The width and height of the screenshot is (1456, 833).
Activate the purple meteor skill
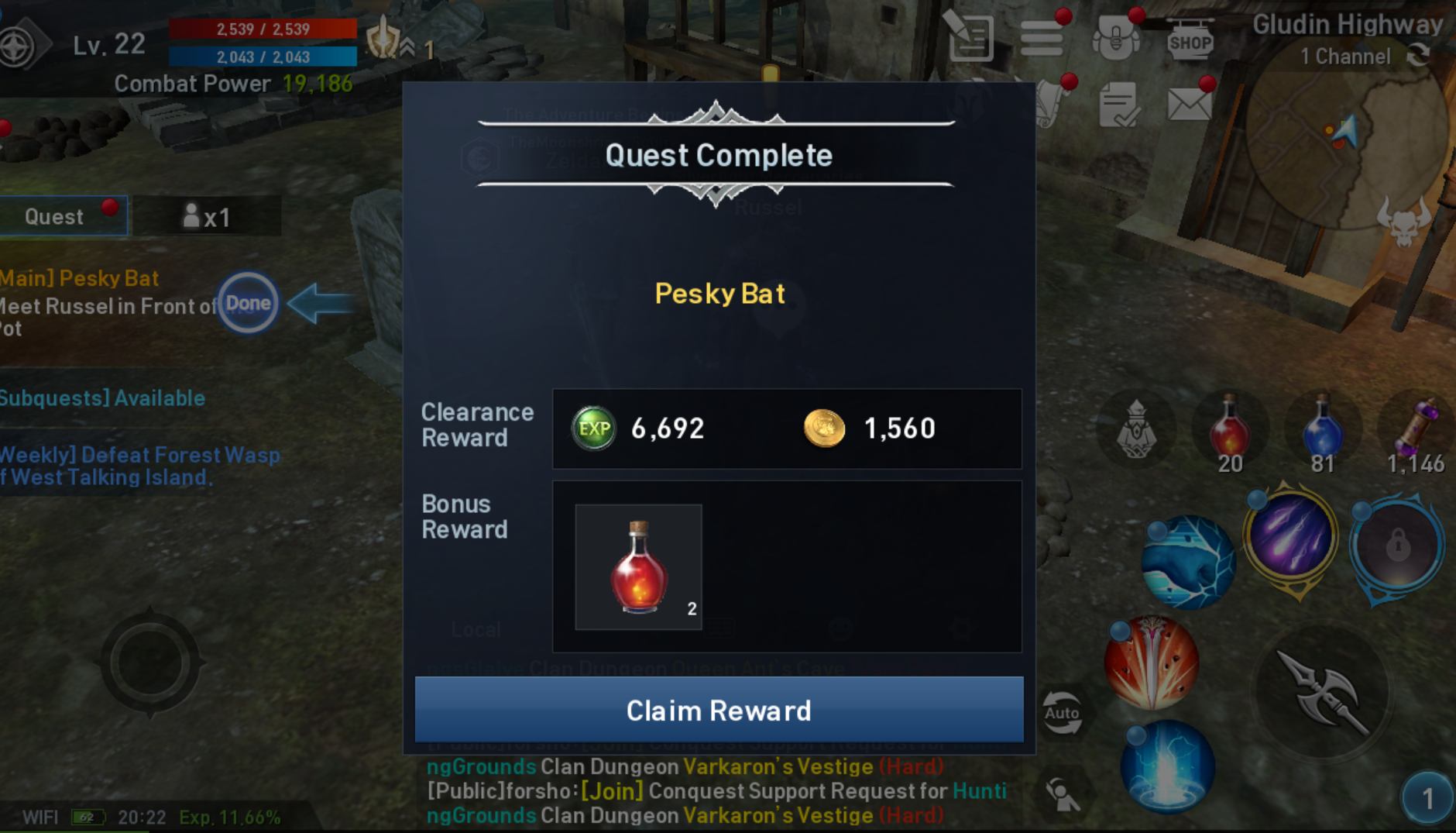(1289, 535)
